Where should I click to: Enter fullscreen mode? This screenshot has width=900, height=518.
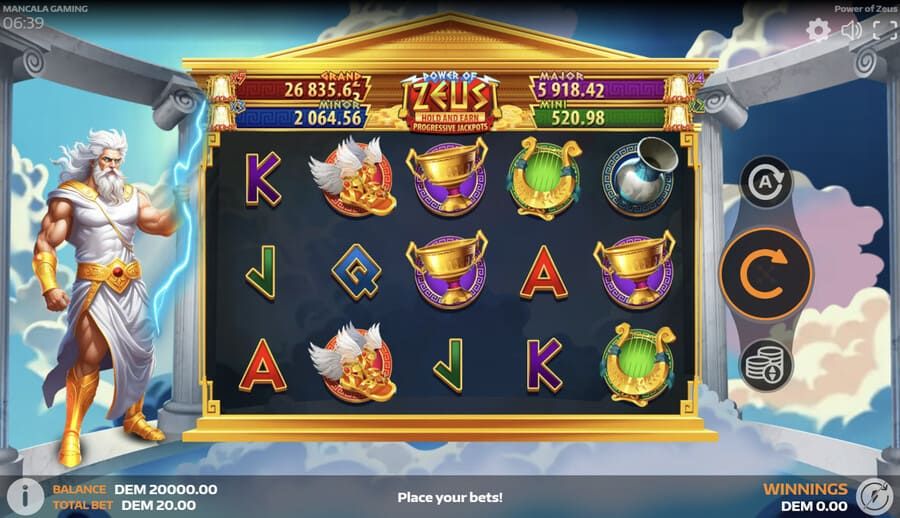pyautogui.click(x=884, y=30)
